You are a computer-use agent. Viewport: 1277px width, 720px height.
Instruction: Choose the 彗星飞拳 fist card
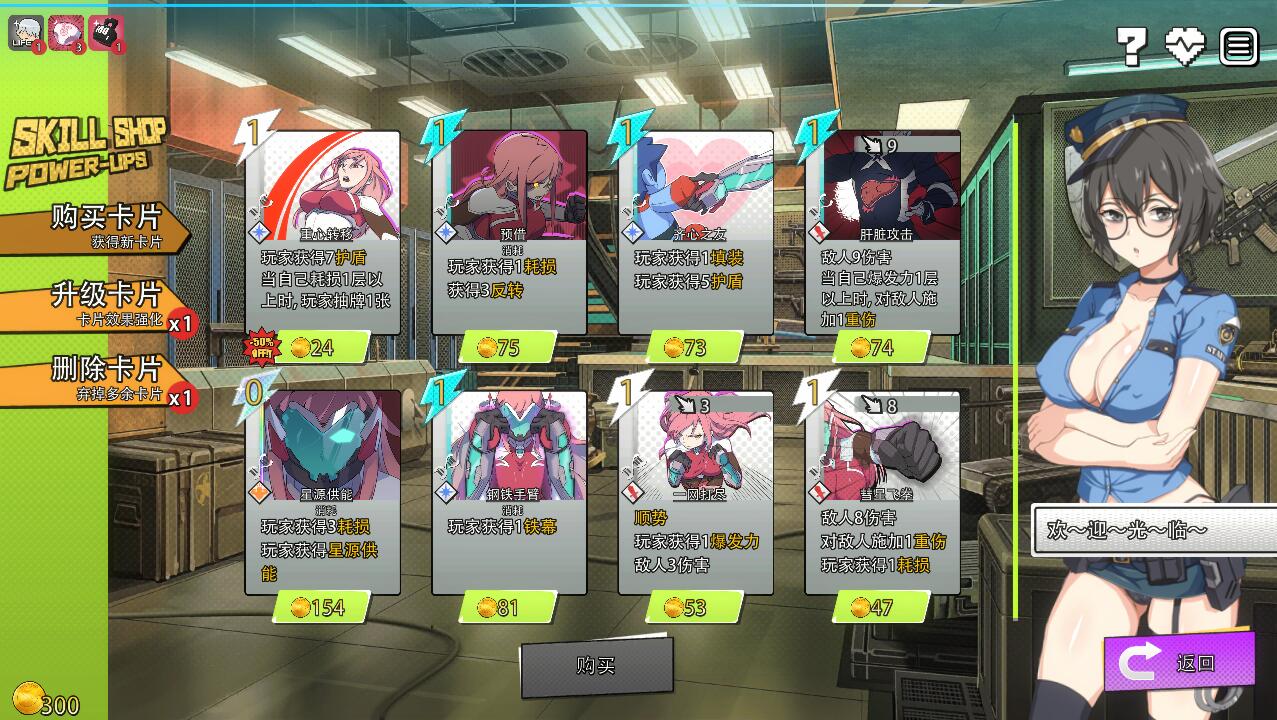coord(883,492)
